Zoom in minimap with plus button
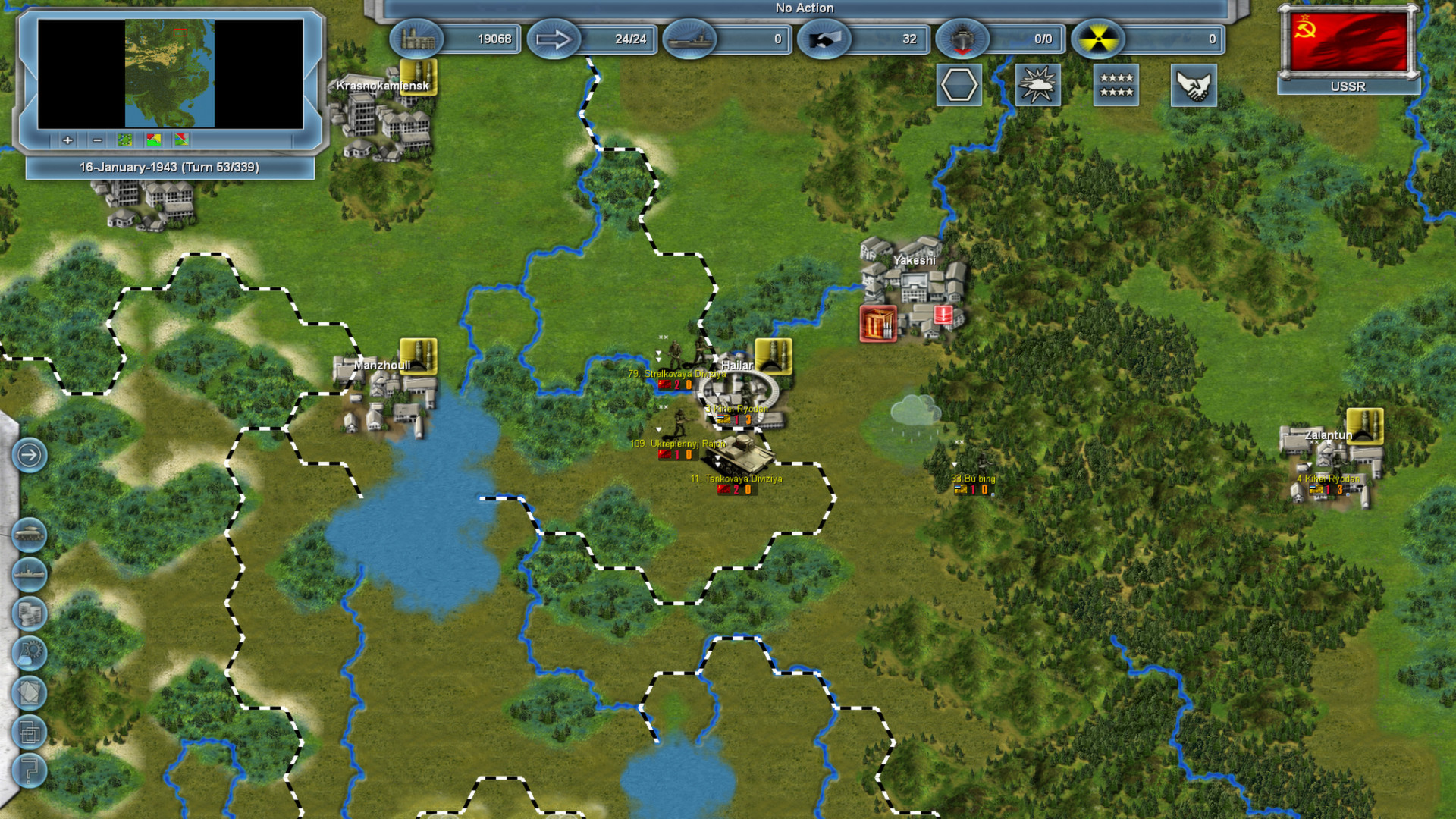1456x819 pixels. pyautogui.click(x=67, y=140)
